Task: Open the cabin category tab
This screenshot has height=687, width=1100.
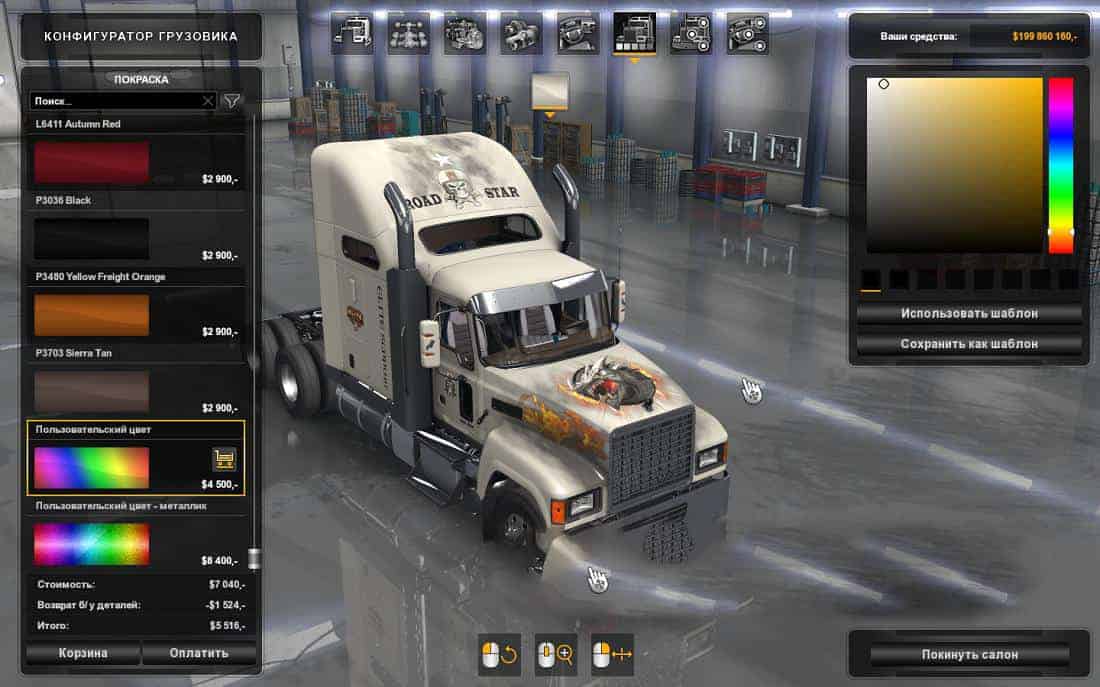Action: (x=351, y=34)
